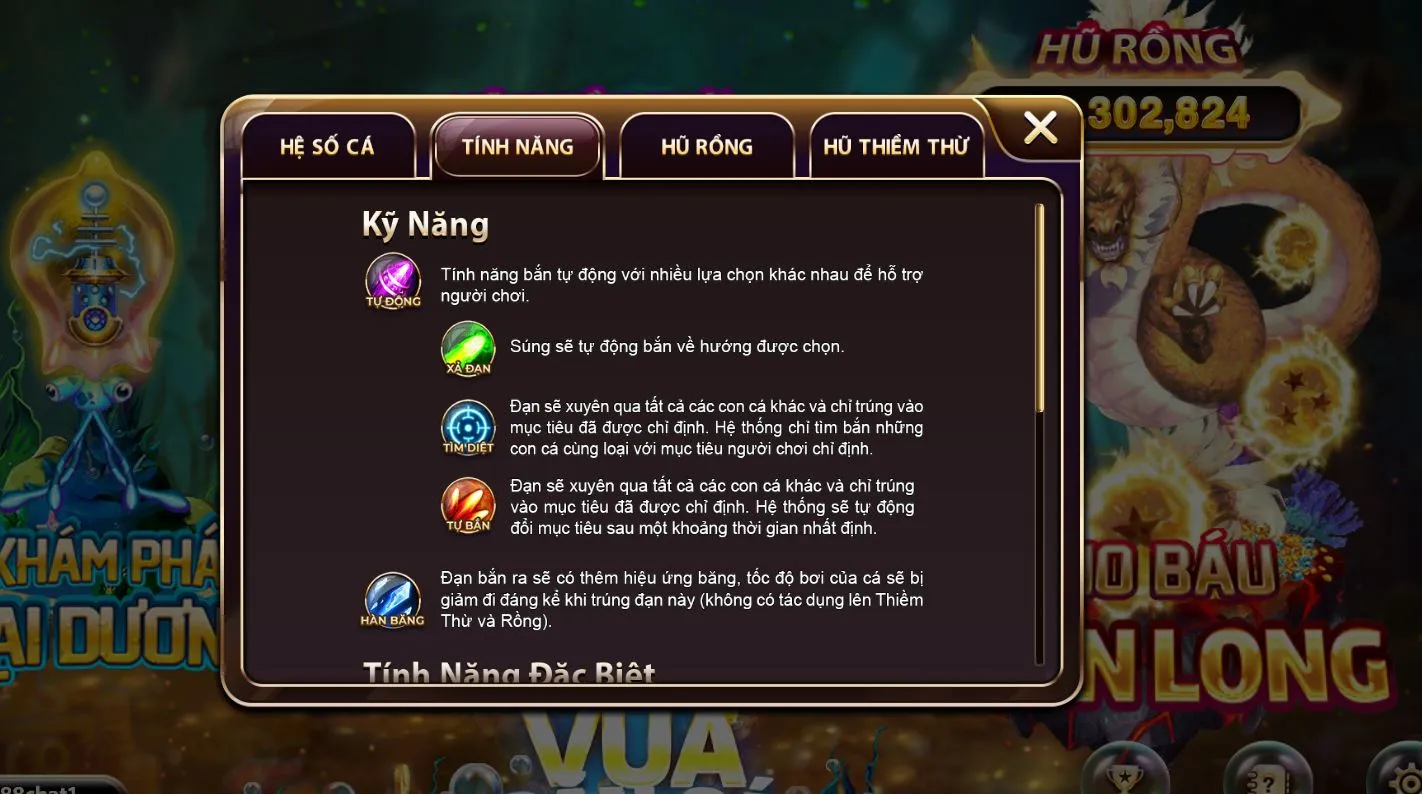
Task: Switch to the HŨ THIỀM THỪ tab
Action: 897,146
